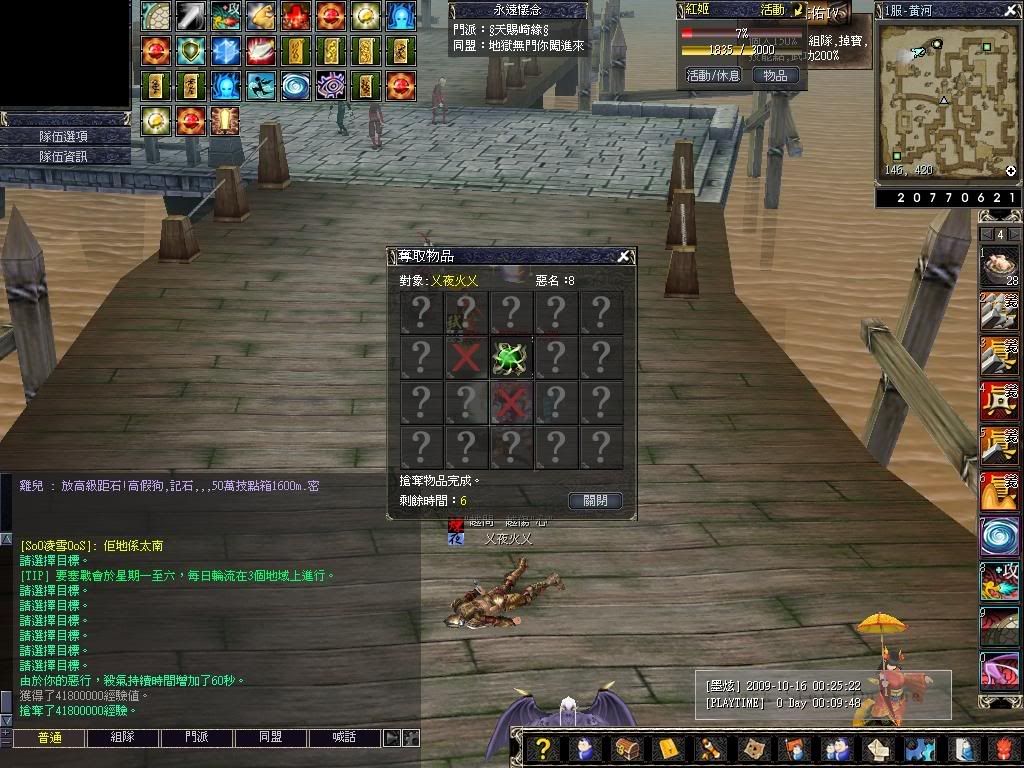The height and width of the screenshot is (768, 1024).
Task: Open the treasure chest icon in the bottom bar
Action: 627,749
